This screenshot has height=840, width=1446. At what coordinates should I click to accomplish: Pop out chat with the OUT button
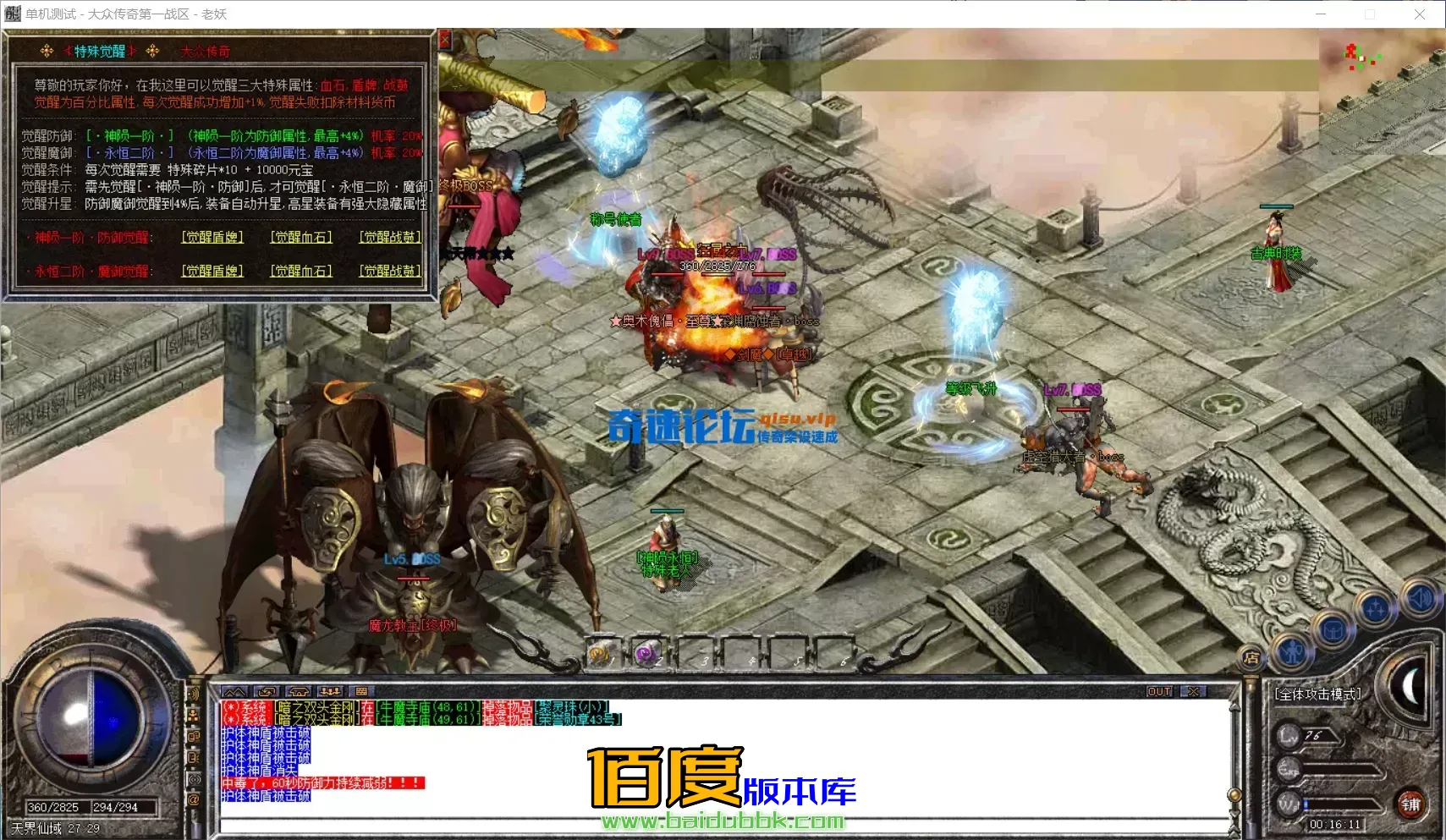1161,691
